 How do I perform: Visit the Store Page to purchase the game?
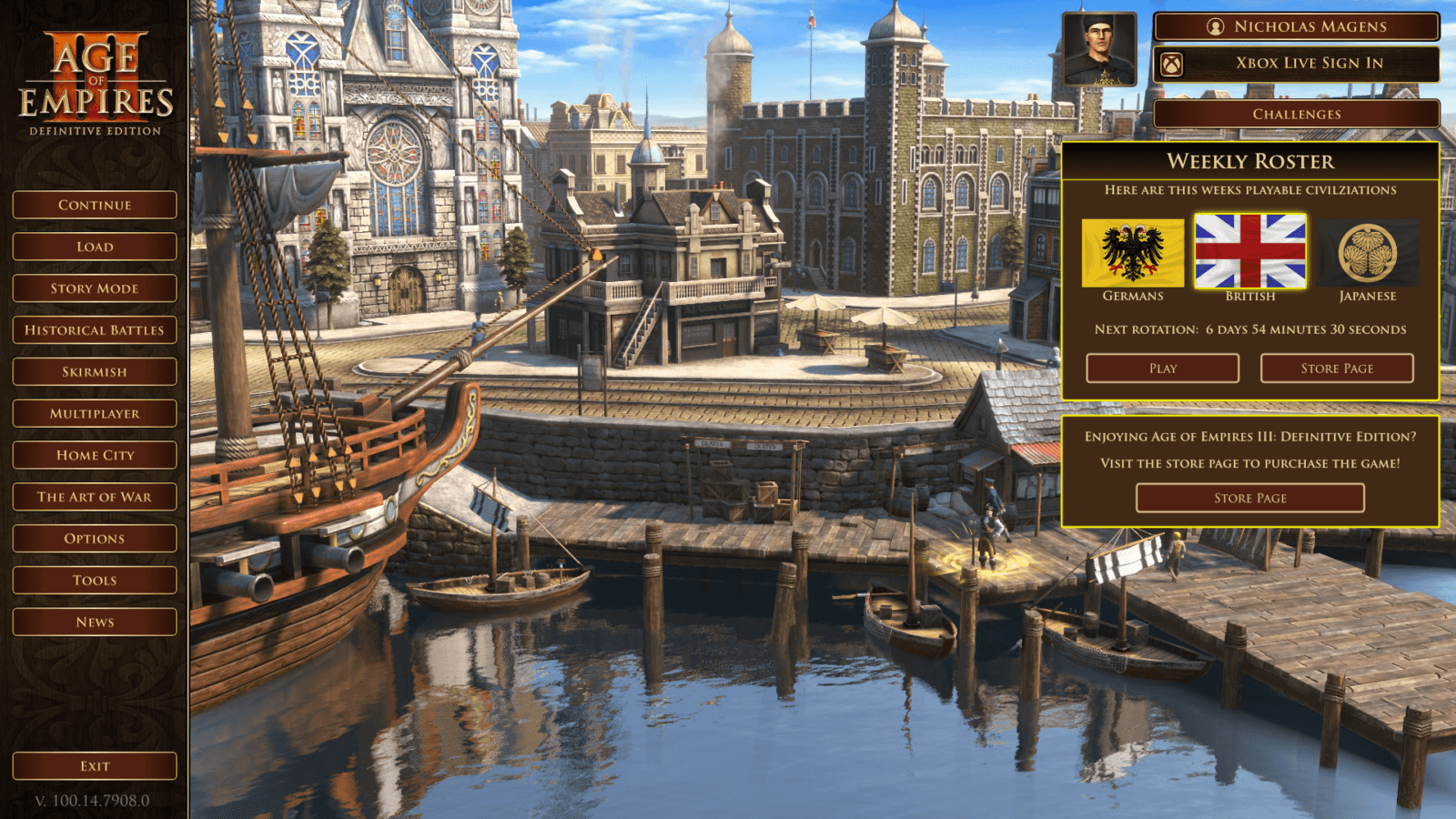tap(1249, 498)
